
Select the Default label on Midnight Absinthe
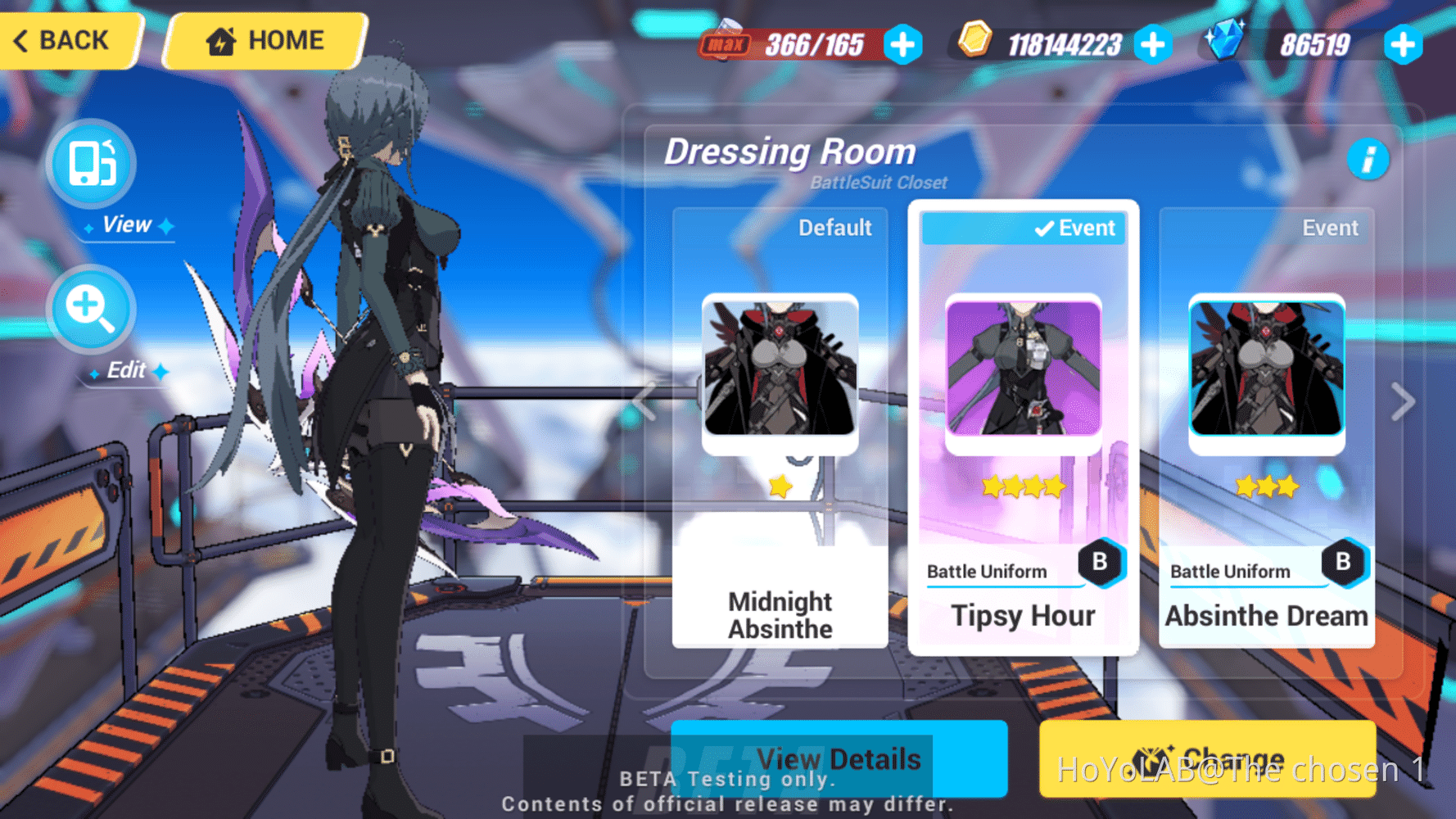coord(835,228)
